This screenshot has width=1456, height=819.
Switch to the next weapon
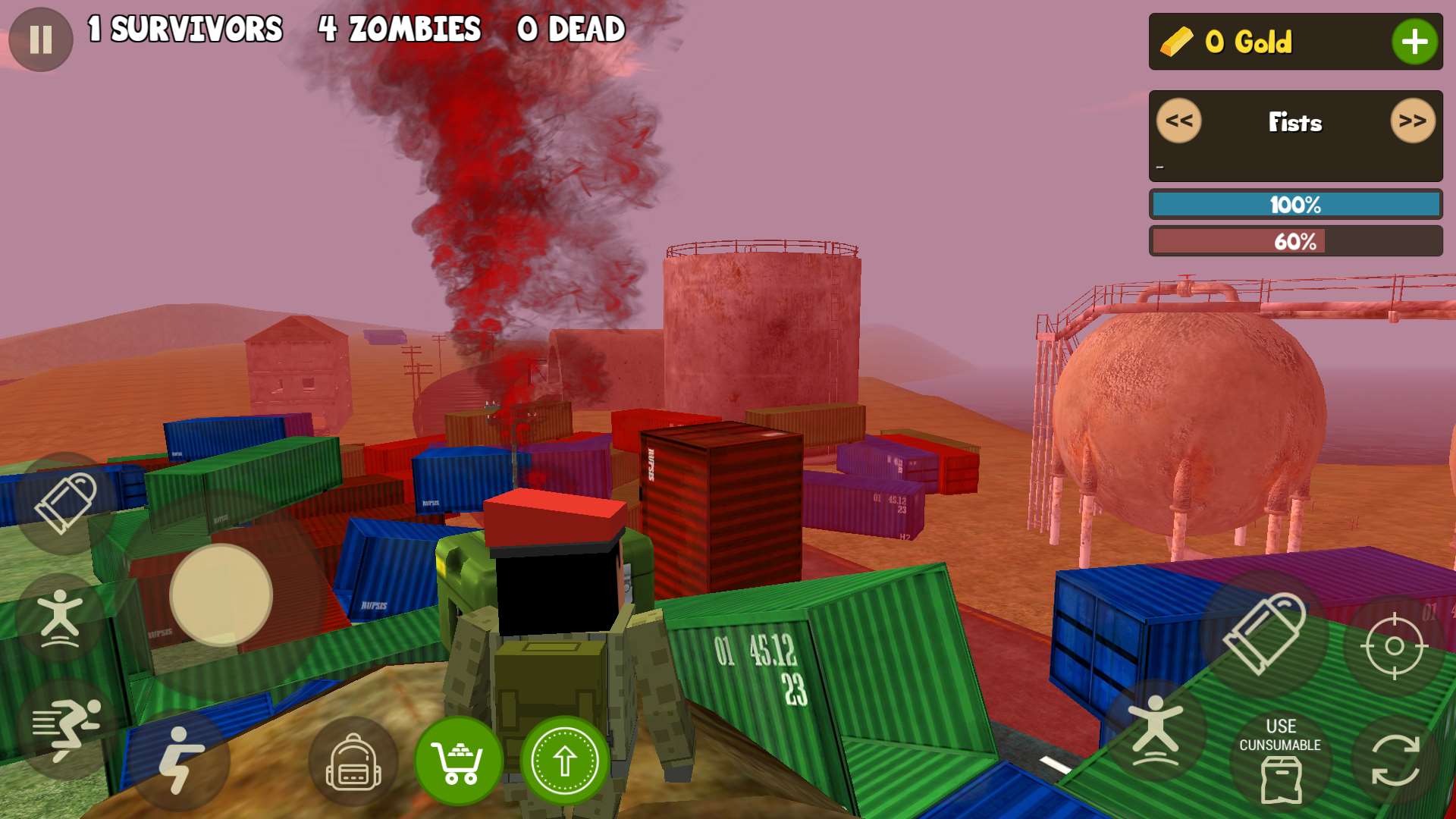coord(1412,121)
